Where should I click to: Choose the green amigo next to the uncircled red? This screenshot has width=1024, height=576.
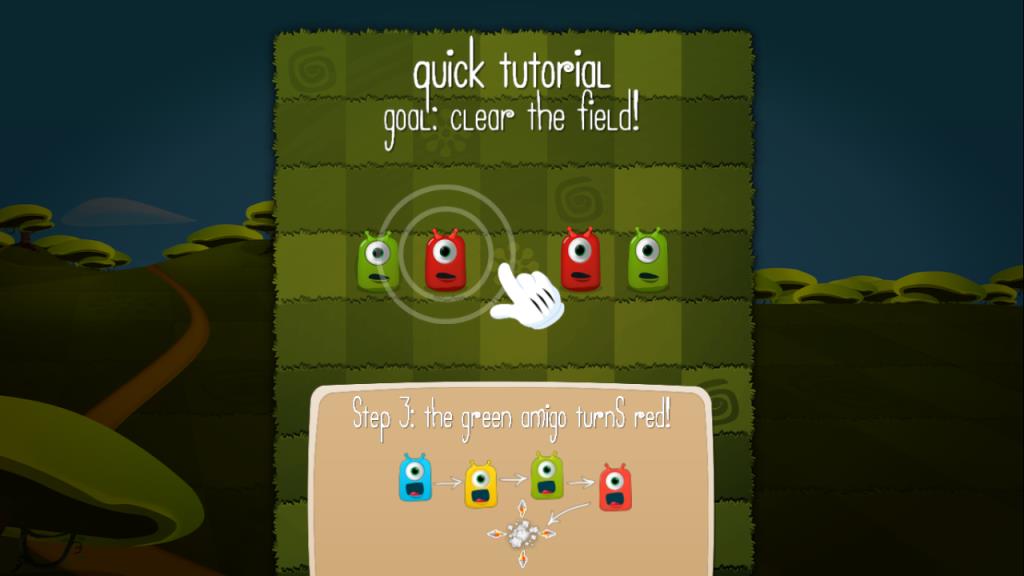click(x=647, y=260)
